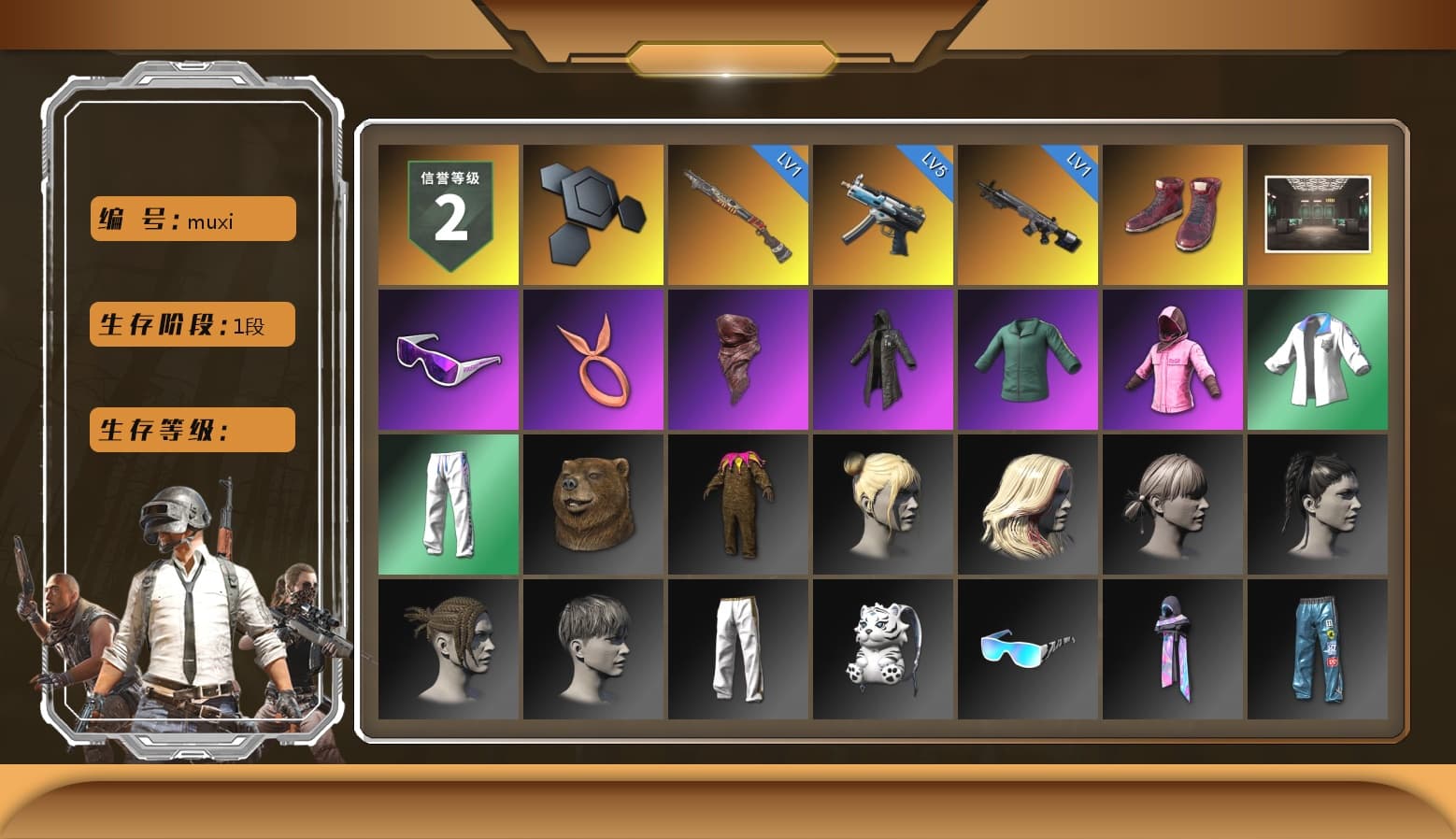Open the blonde bun hairstyle preview
The image size is (1456, 839).
point(883,505)
